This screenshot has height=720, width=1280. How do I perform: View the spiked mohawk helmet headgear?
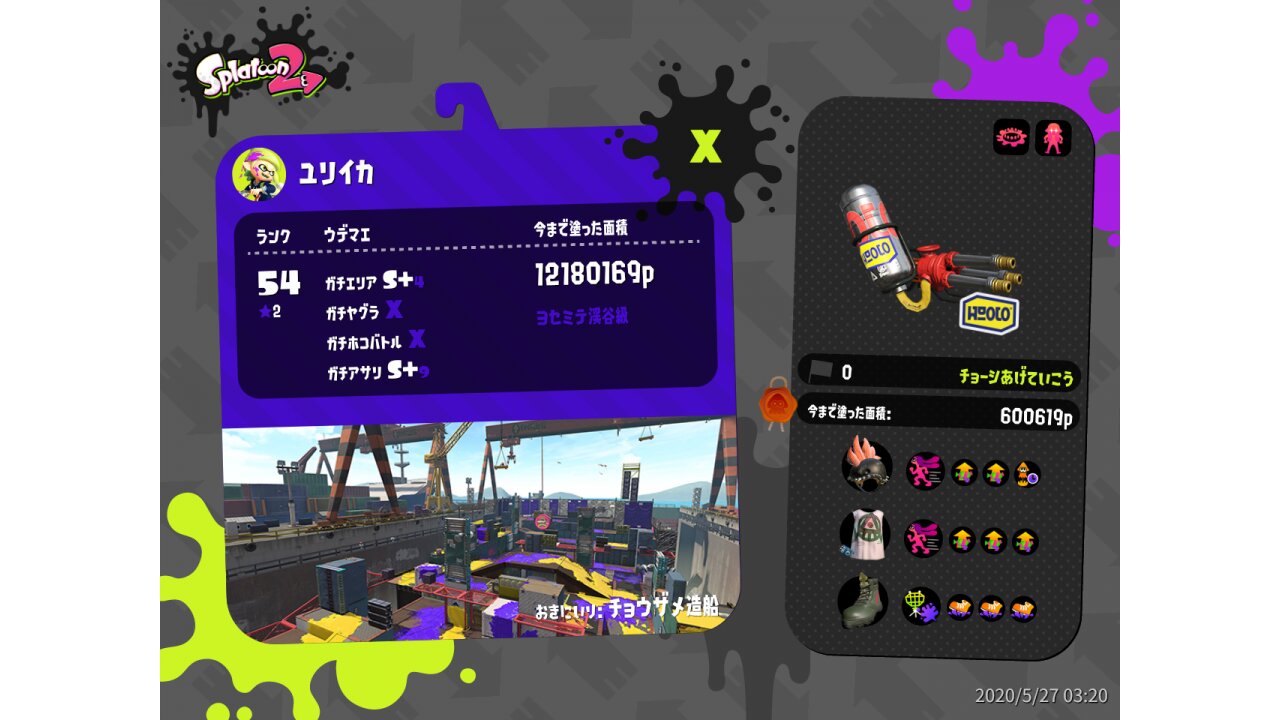pyautogui.click(x=866, y=465)
